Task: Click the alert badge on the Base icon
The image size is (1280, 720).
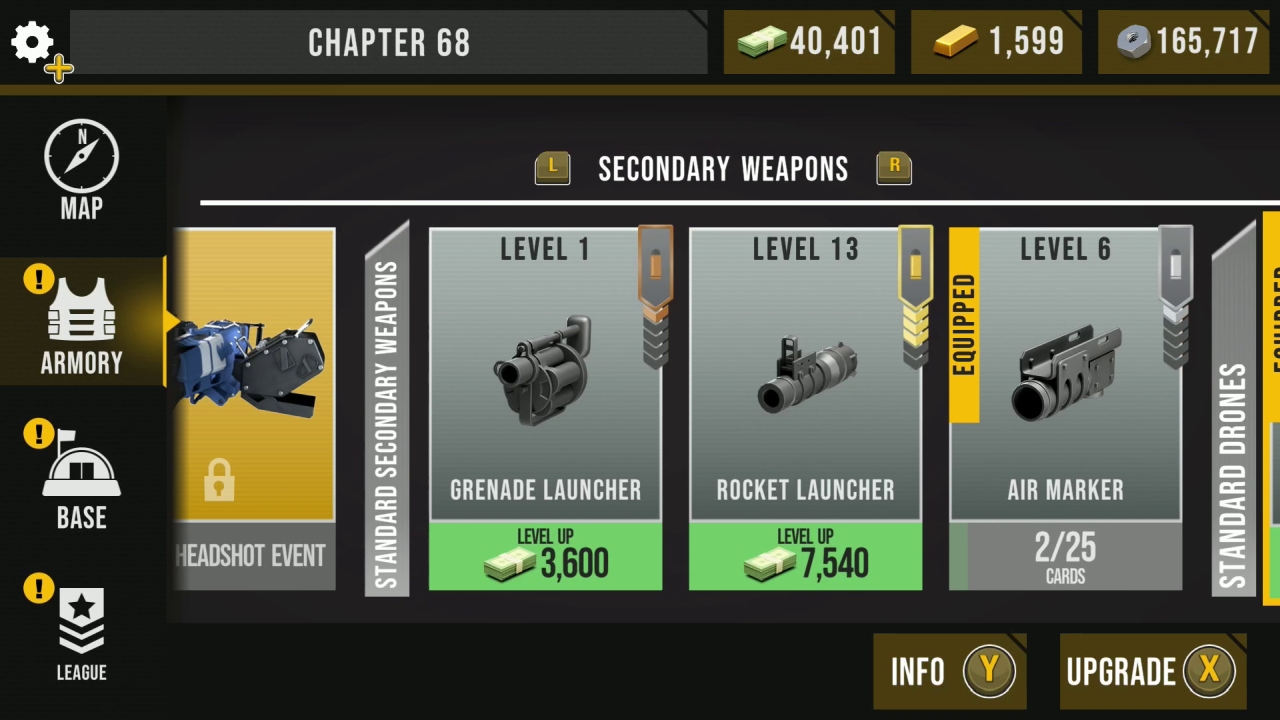Action: 38,434
